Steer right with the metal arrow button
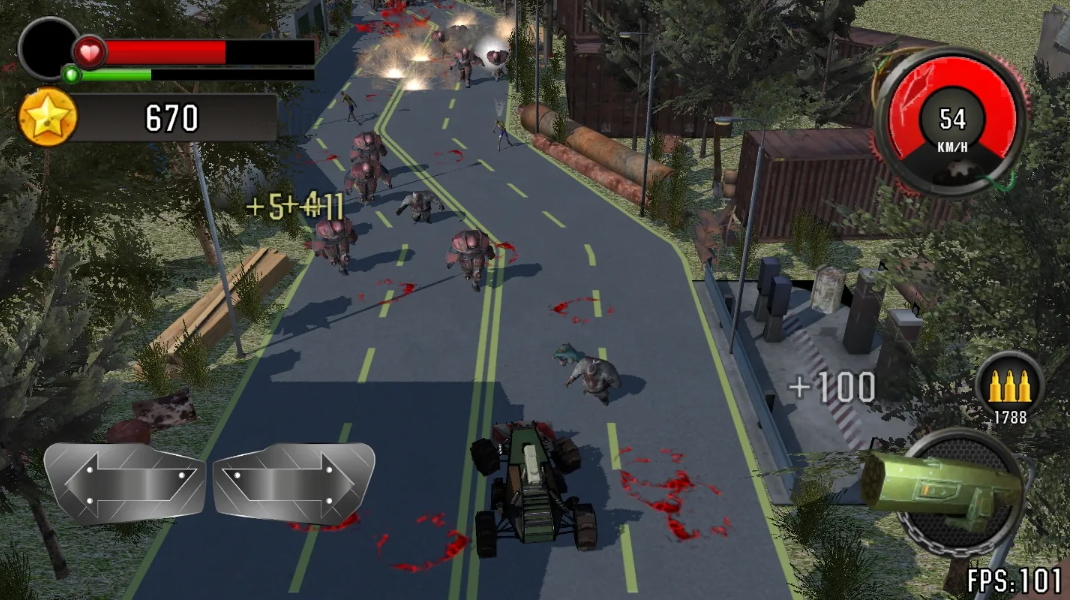1070x600 pixels. click(294, 482)
